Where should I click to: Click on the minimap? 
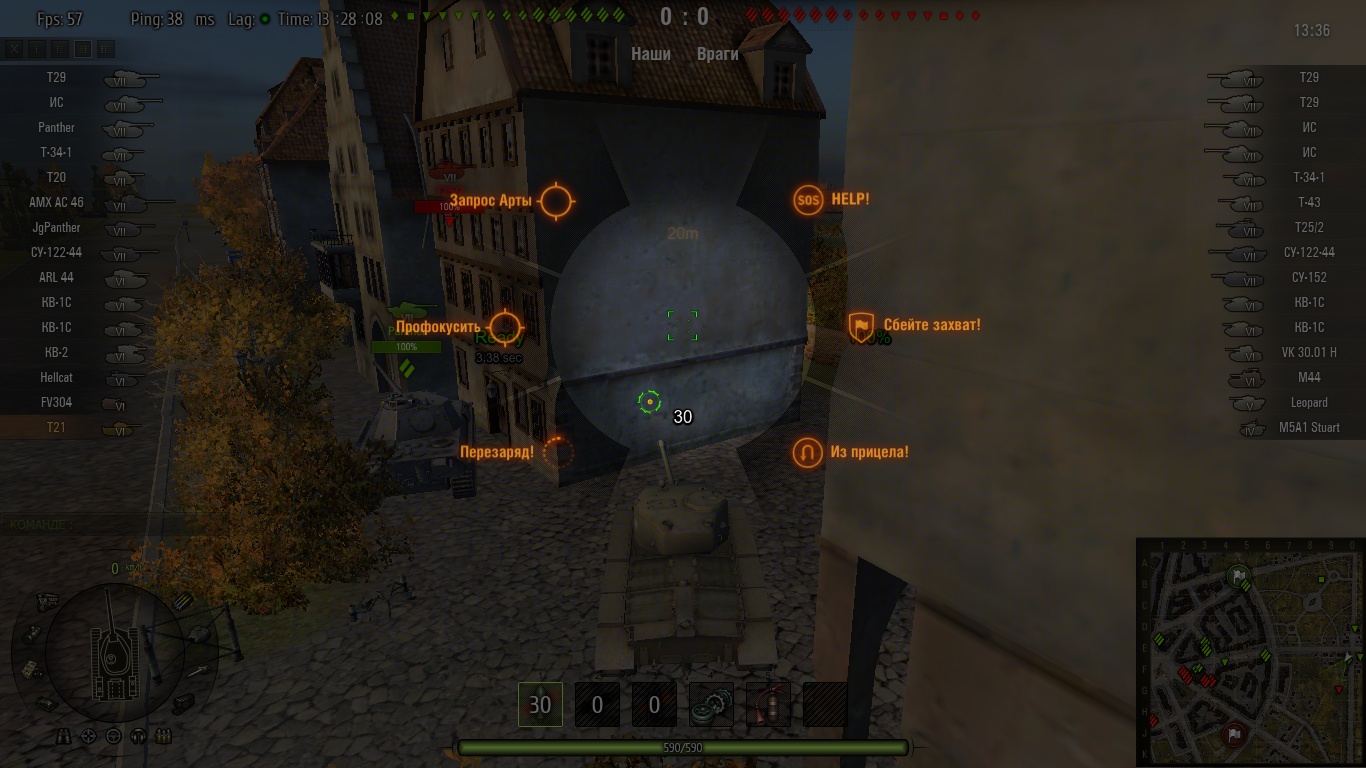1249,651
